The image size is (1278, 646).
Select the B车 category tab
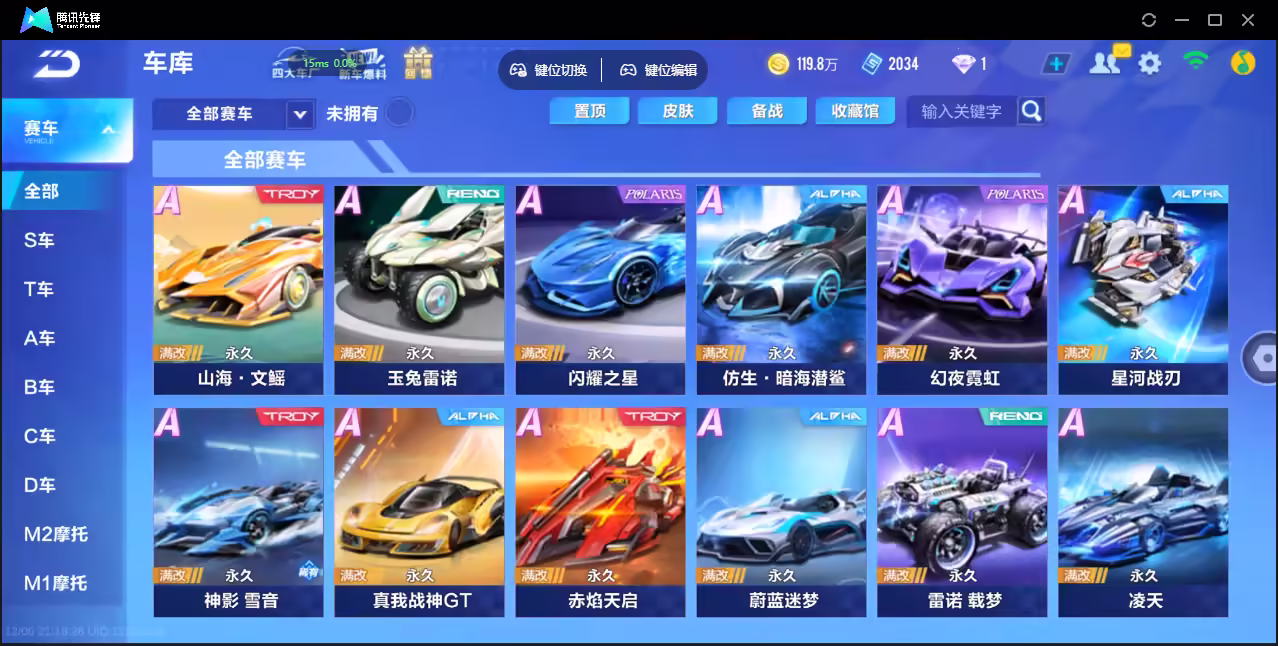[x=40, y=387]
